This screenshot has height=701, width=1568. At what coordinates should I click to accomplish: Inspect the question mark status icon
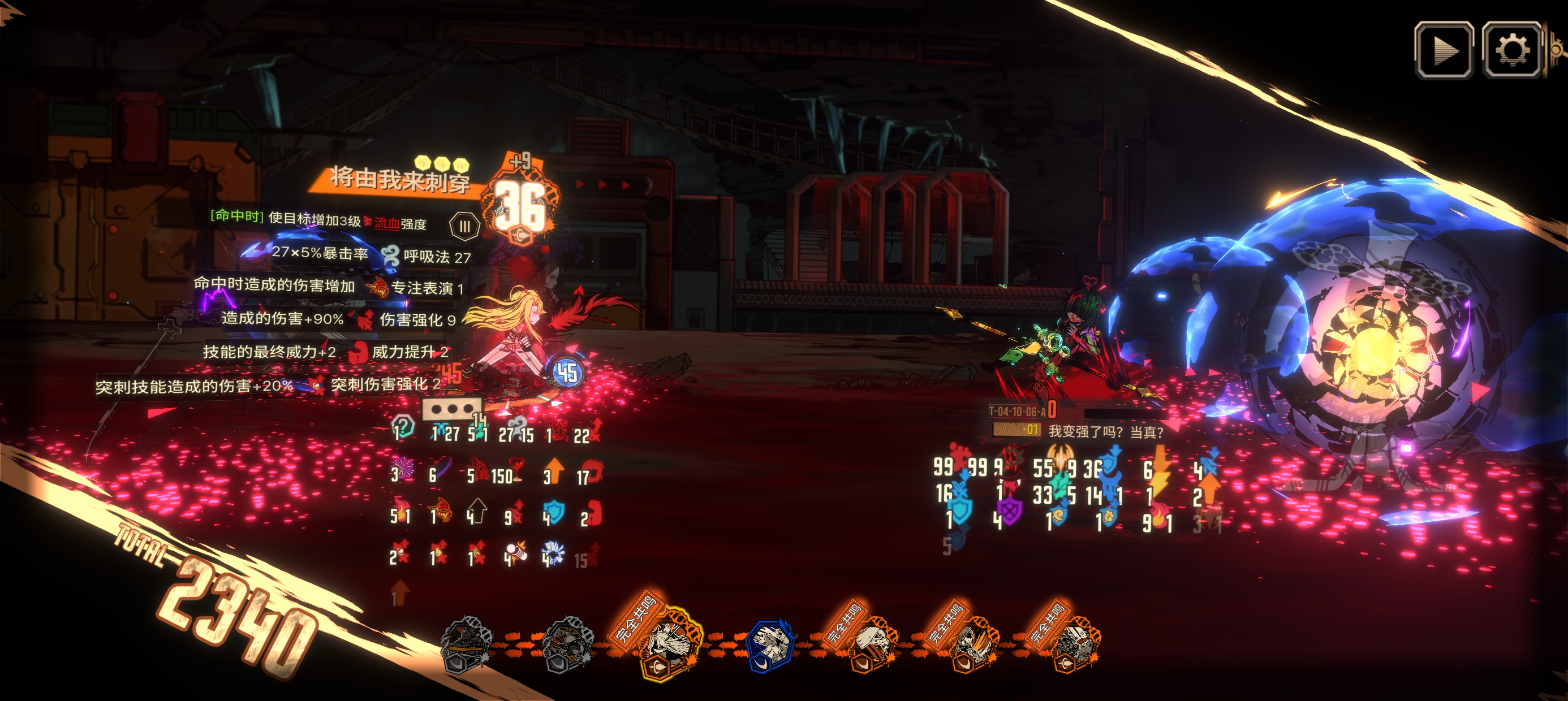[x=403, y=426]
